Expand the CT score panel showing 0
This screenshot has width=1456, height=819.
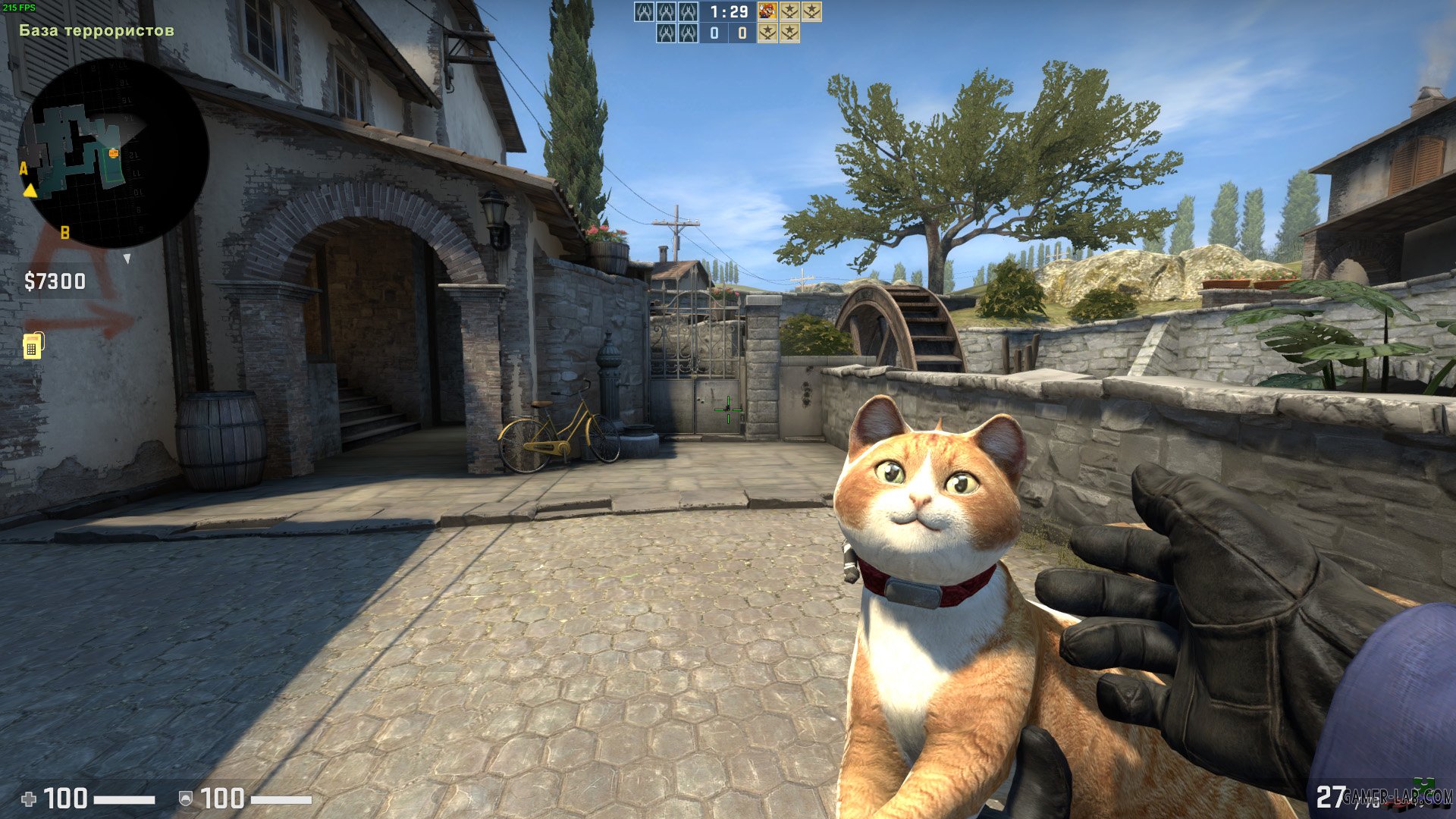click(x=714, y=34)
